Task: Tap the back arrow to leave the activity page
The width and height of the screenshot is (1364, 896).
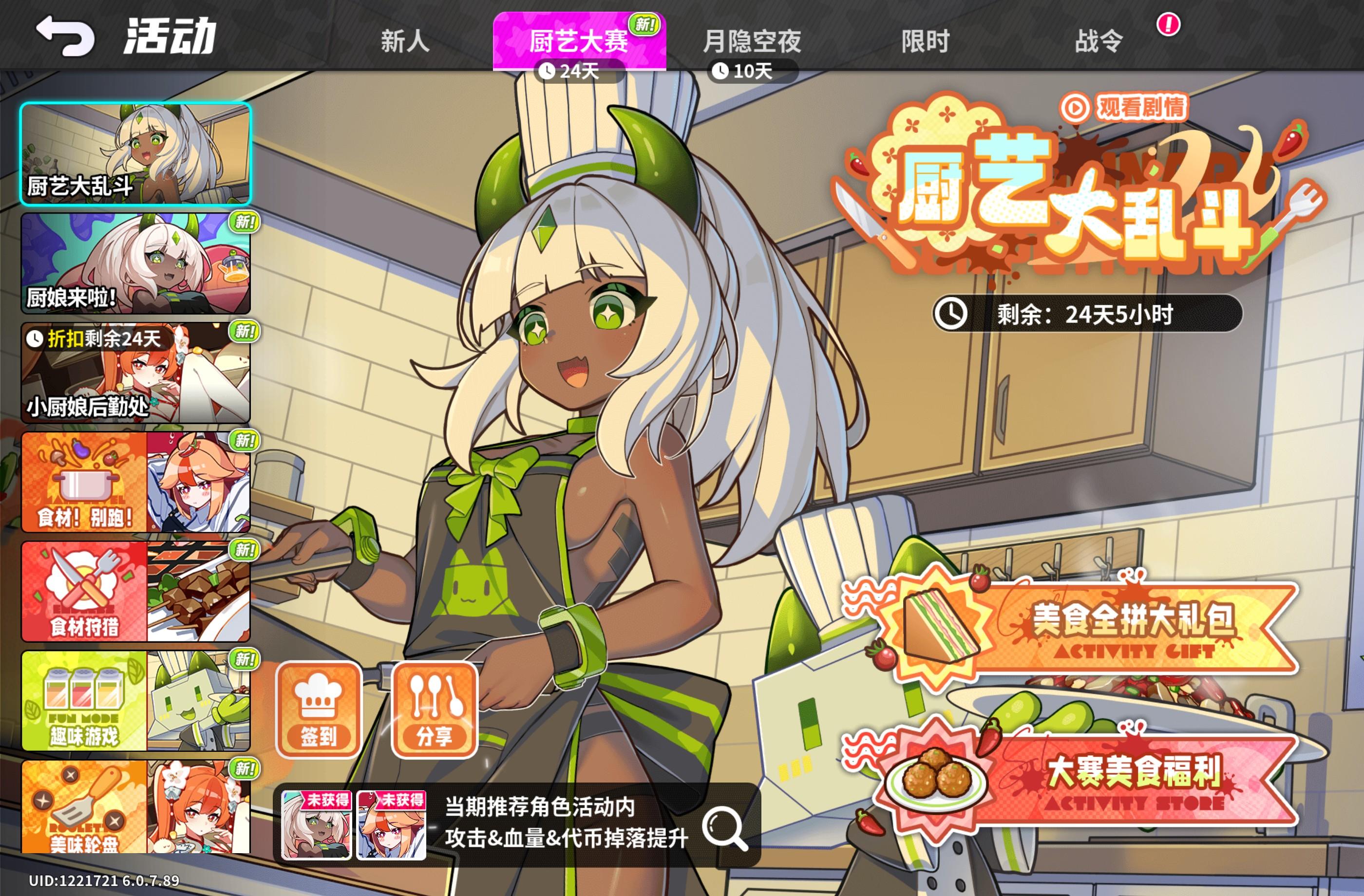Action: 65,37
